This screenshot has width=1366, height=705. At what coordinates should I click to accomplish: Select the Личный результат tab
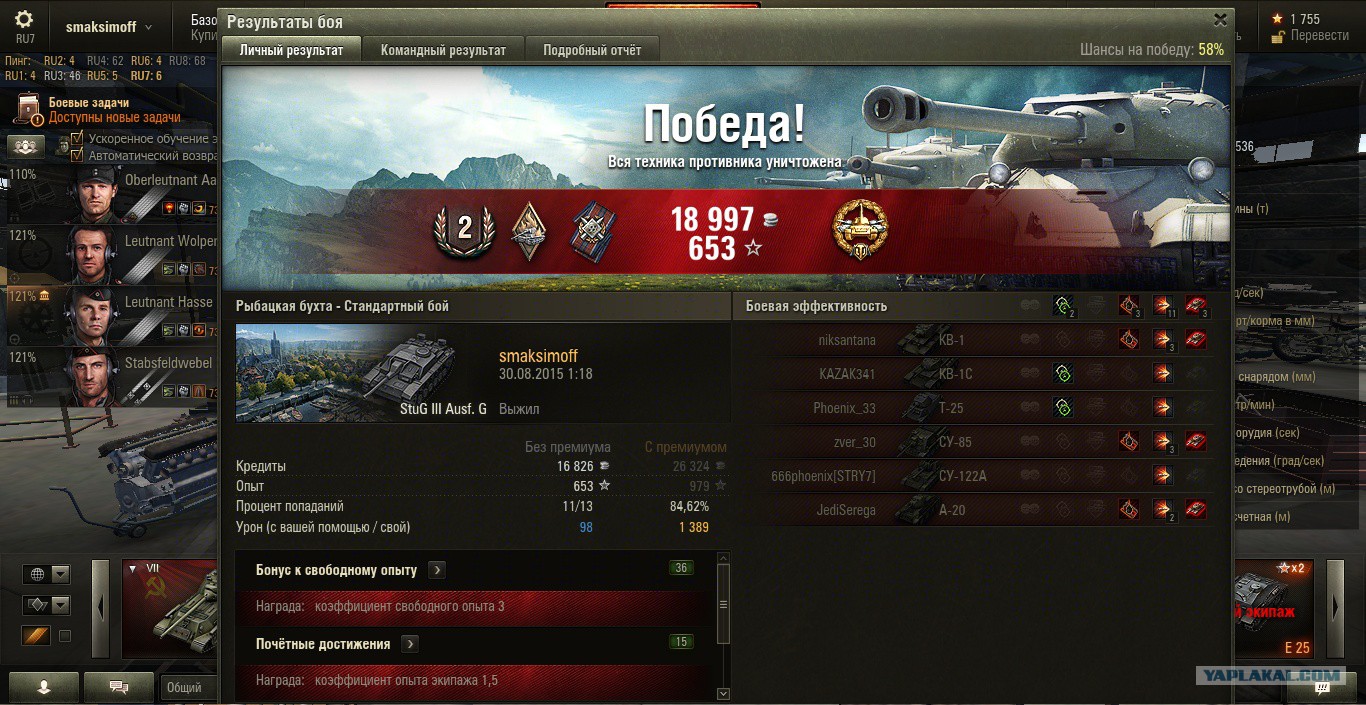(291, 50)
